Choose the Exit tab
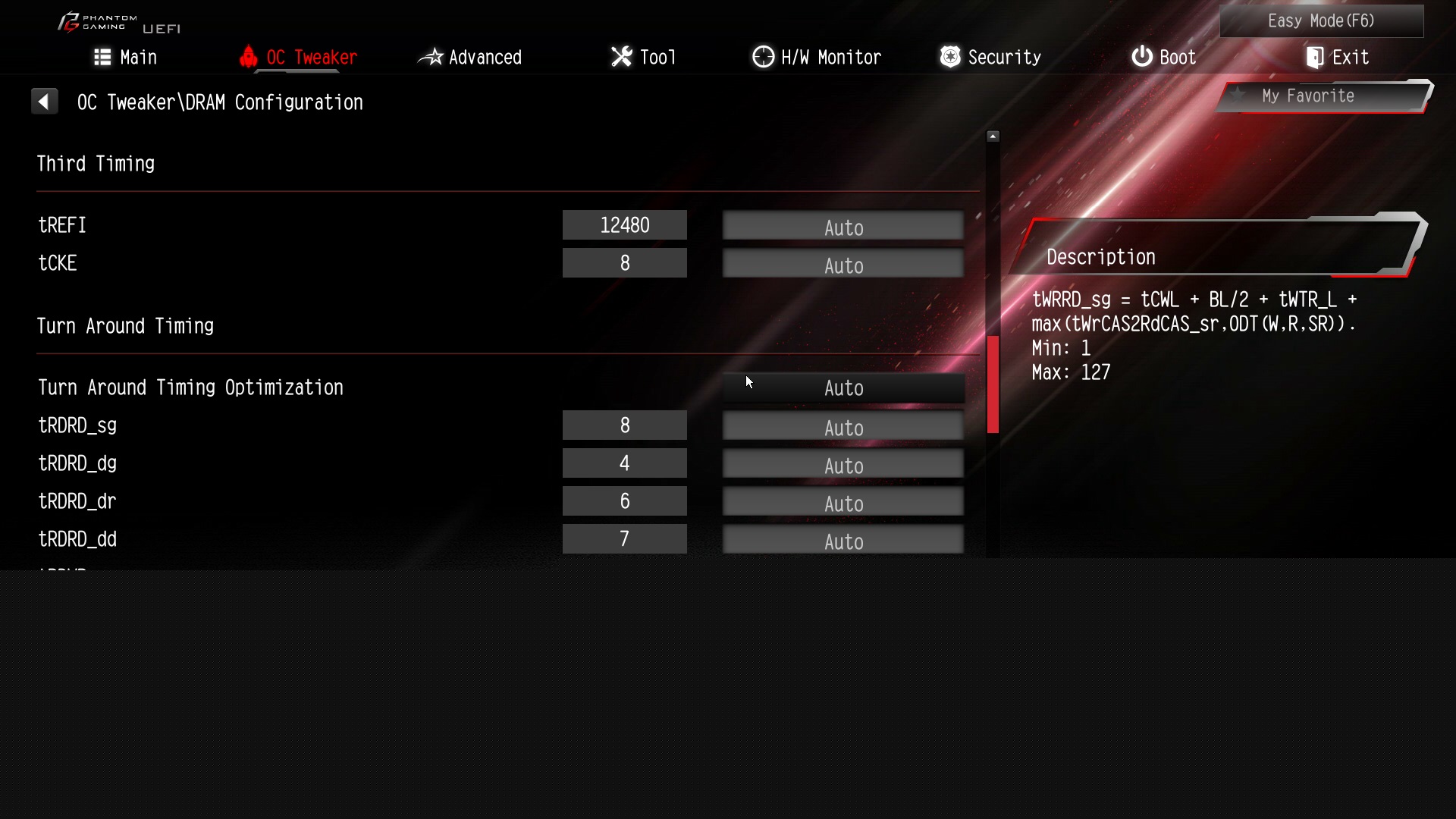The image size is (1456, 819). click(x=1338, y=58)
